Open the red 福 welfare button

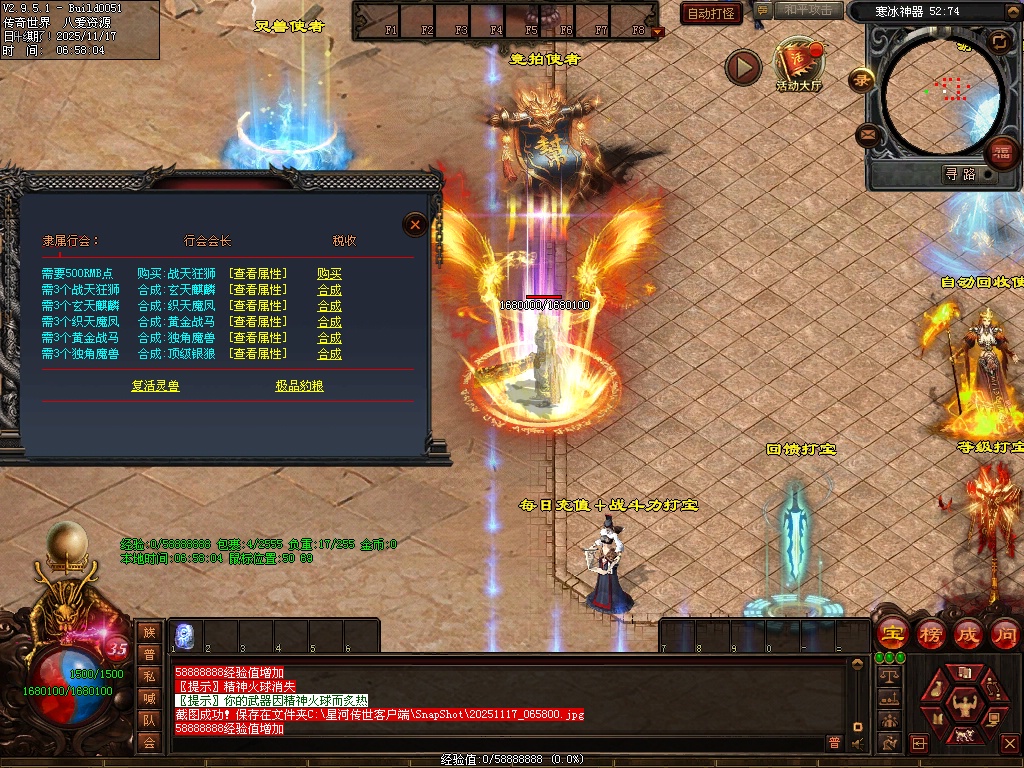999,152
